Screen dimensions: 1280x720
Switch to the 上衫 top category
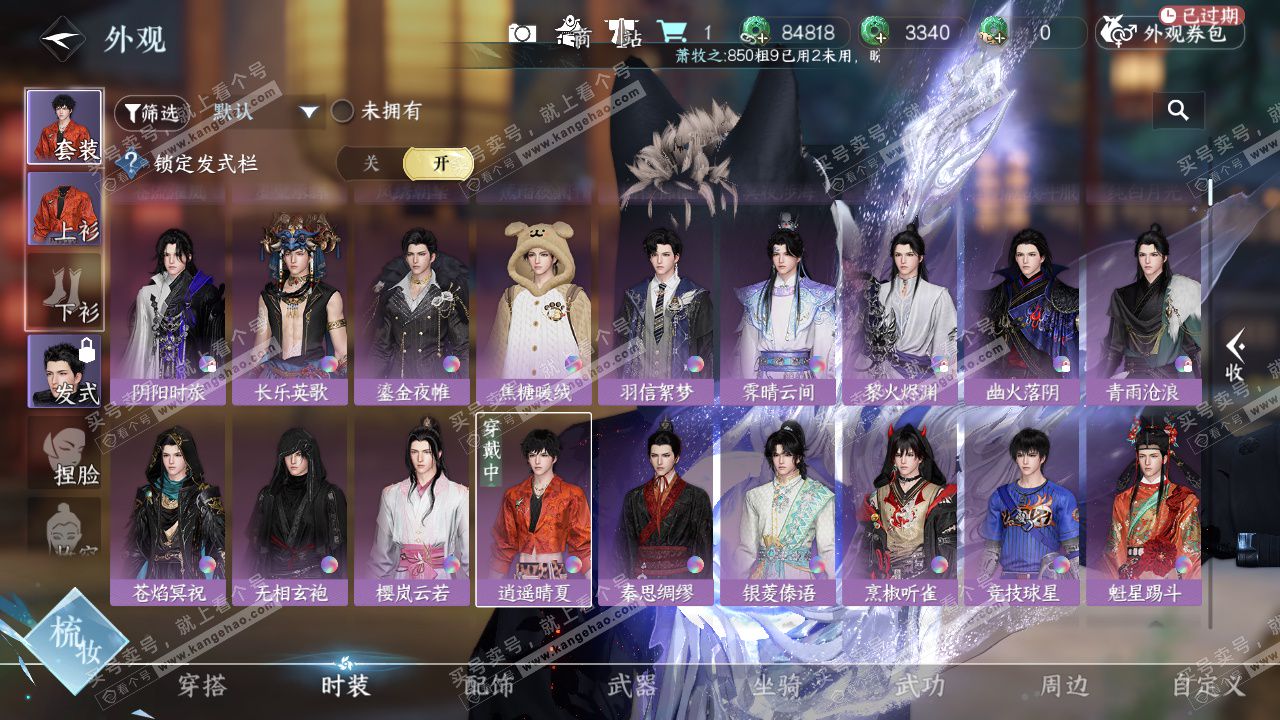click(x=64, y=208)
